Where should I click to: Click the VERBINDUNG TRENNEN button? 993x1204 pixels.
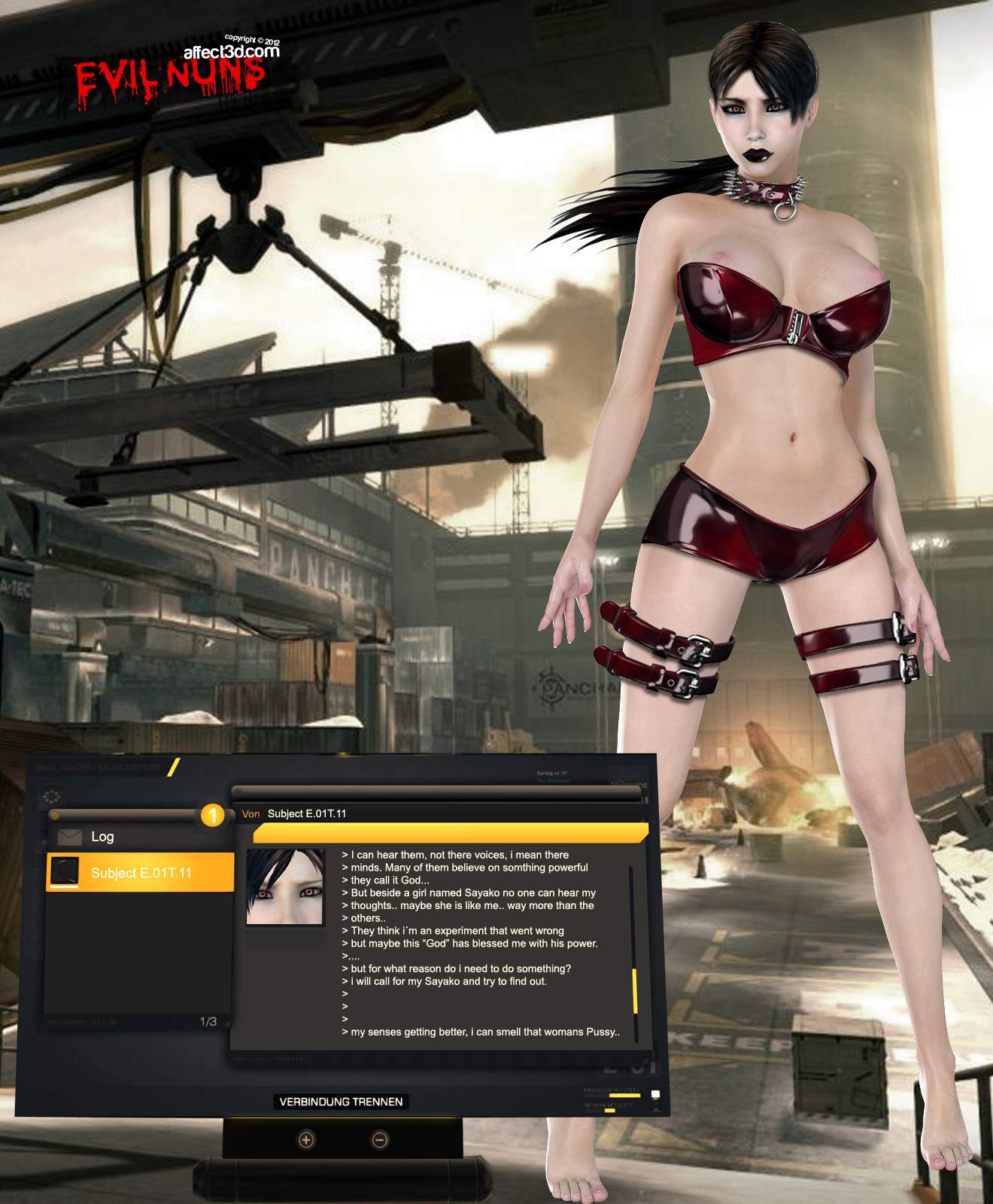(x=341, y=1102)
